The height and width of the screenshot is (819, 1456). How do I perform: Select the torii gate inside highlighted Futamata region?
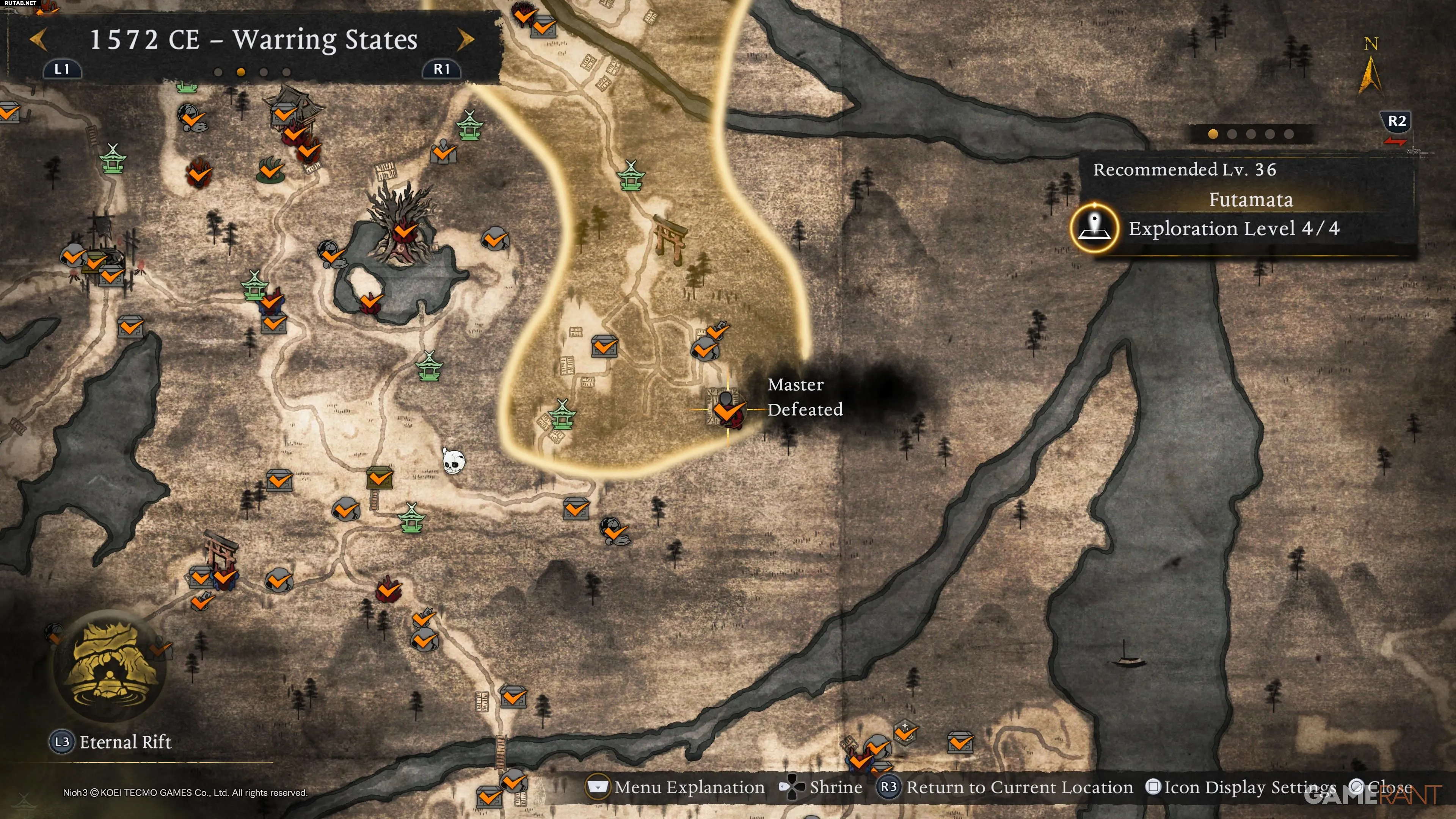[670, 238]
